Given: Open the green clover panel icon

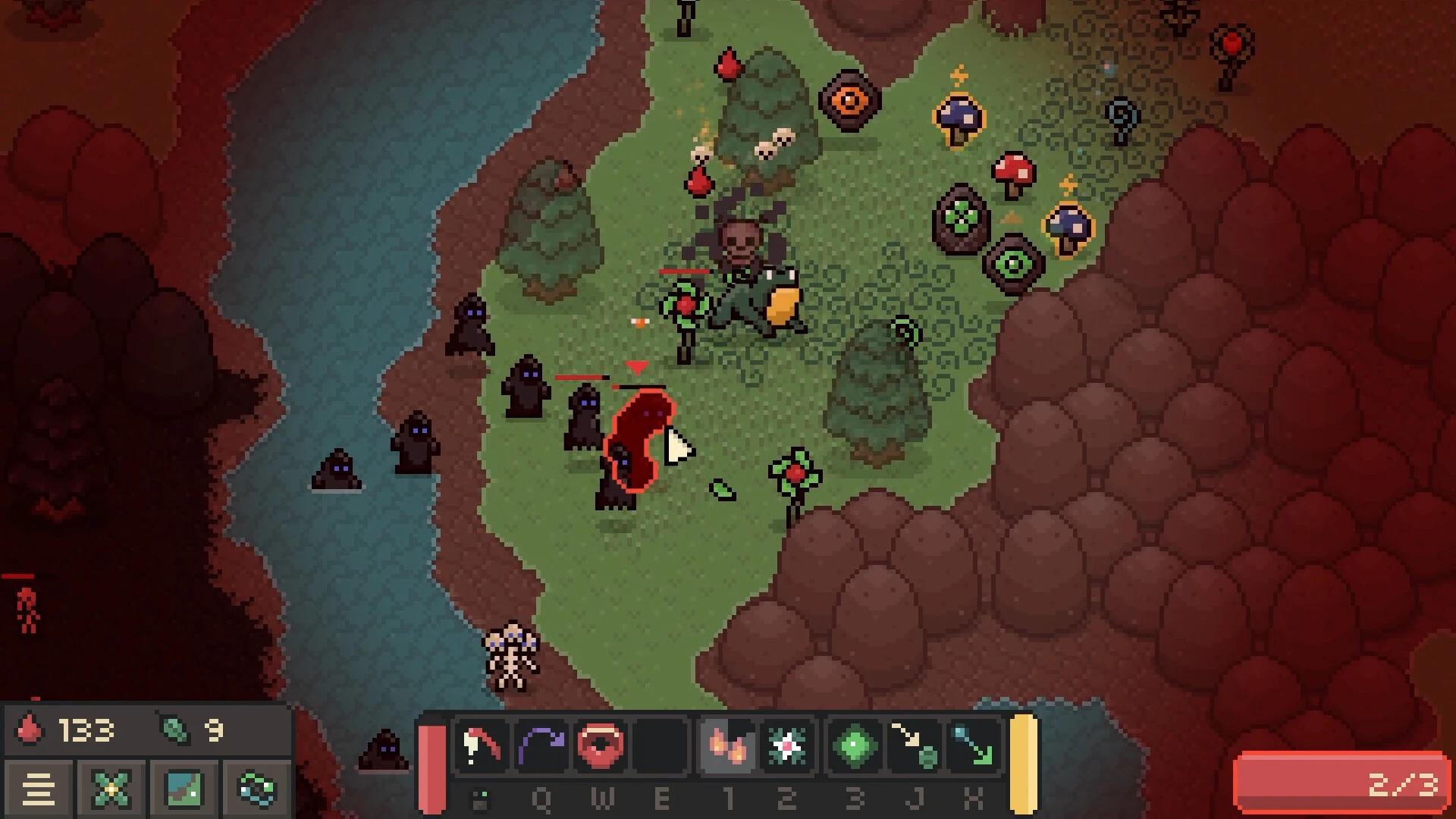Looking at the screenshot, I should (x=110, y=789).
